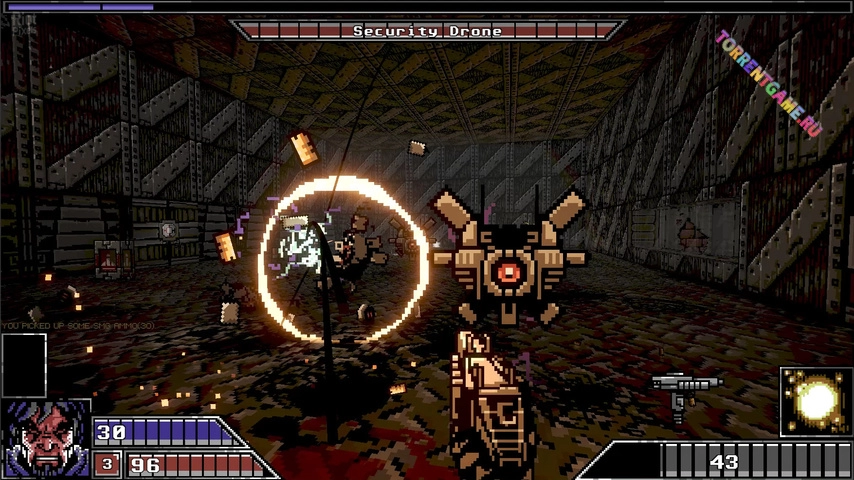Screen dimensions: 854x480
Task: Activate the glowing light spell icon
Action: (815, 401)
